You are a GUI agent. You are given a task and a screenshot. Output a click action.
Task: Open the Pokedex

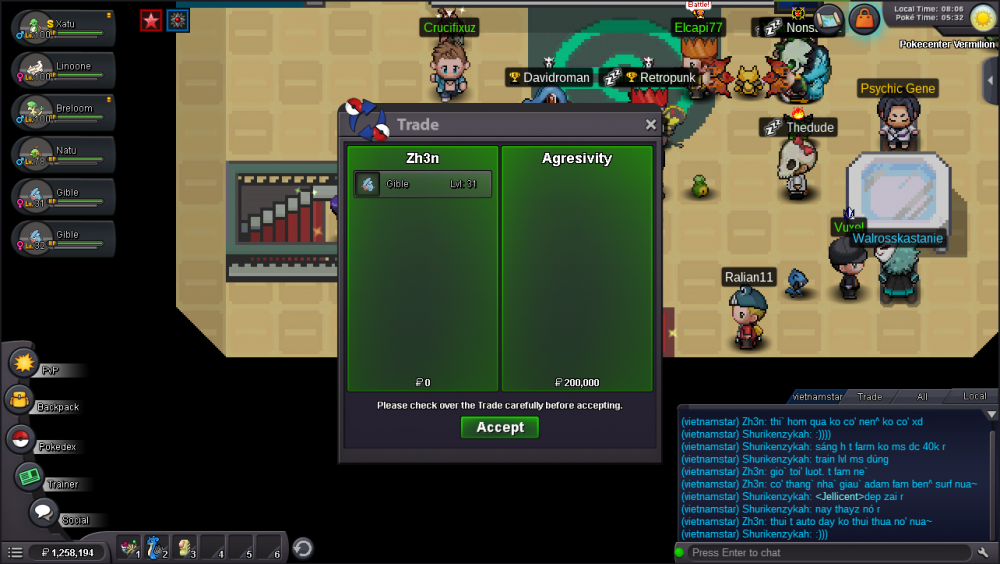coord(20,439)
